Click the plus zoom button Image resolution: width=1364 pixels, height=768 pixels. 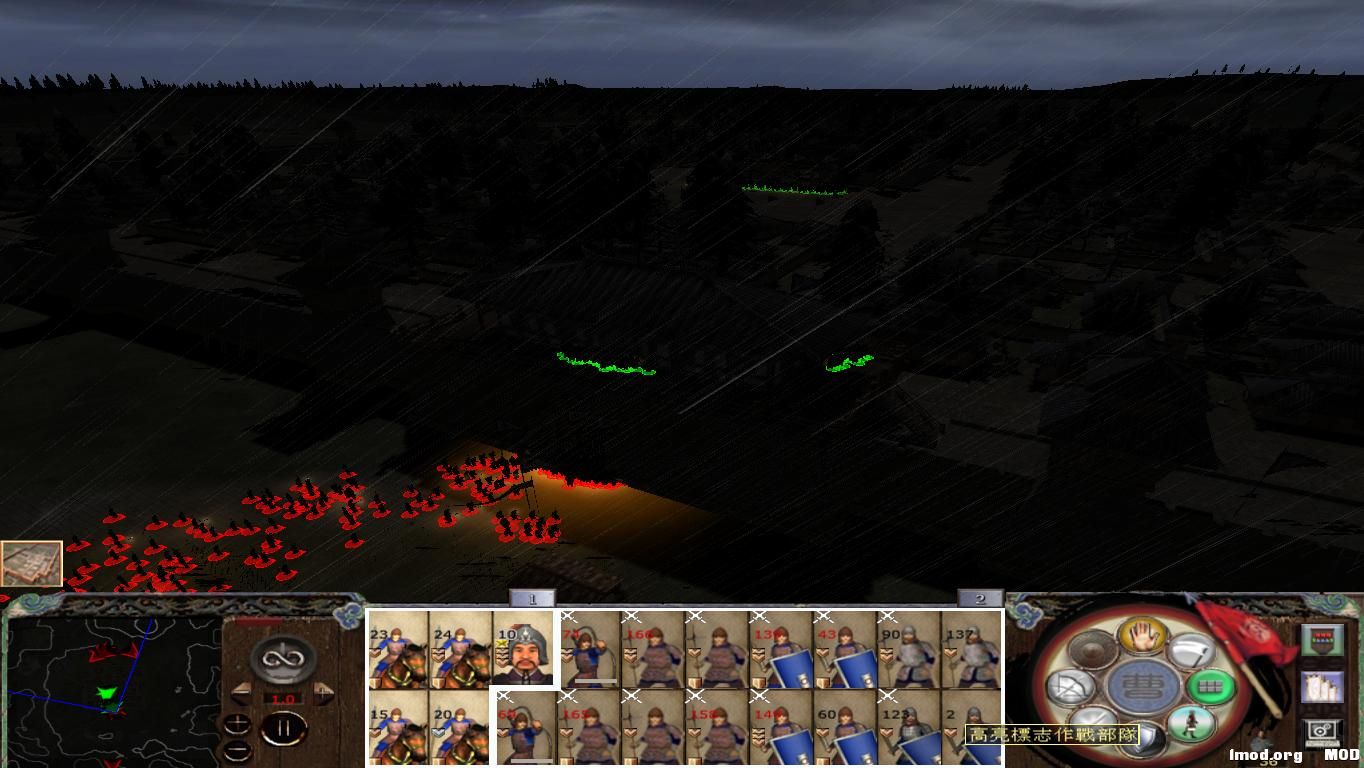pos(237,724)
